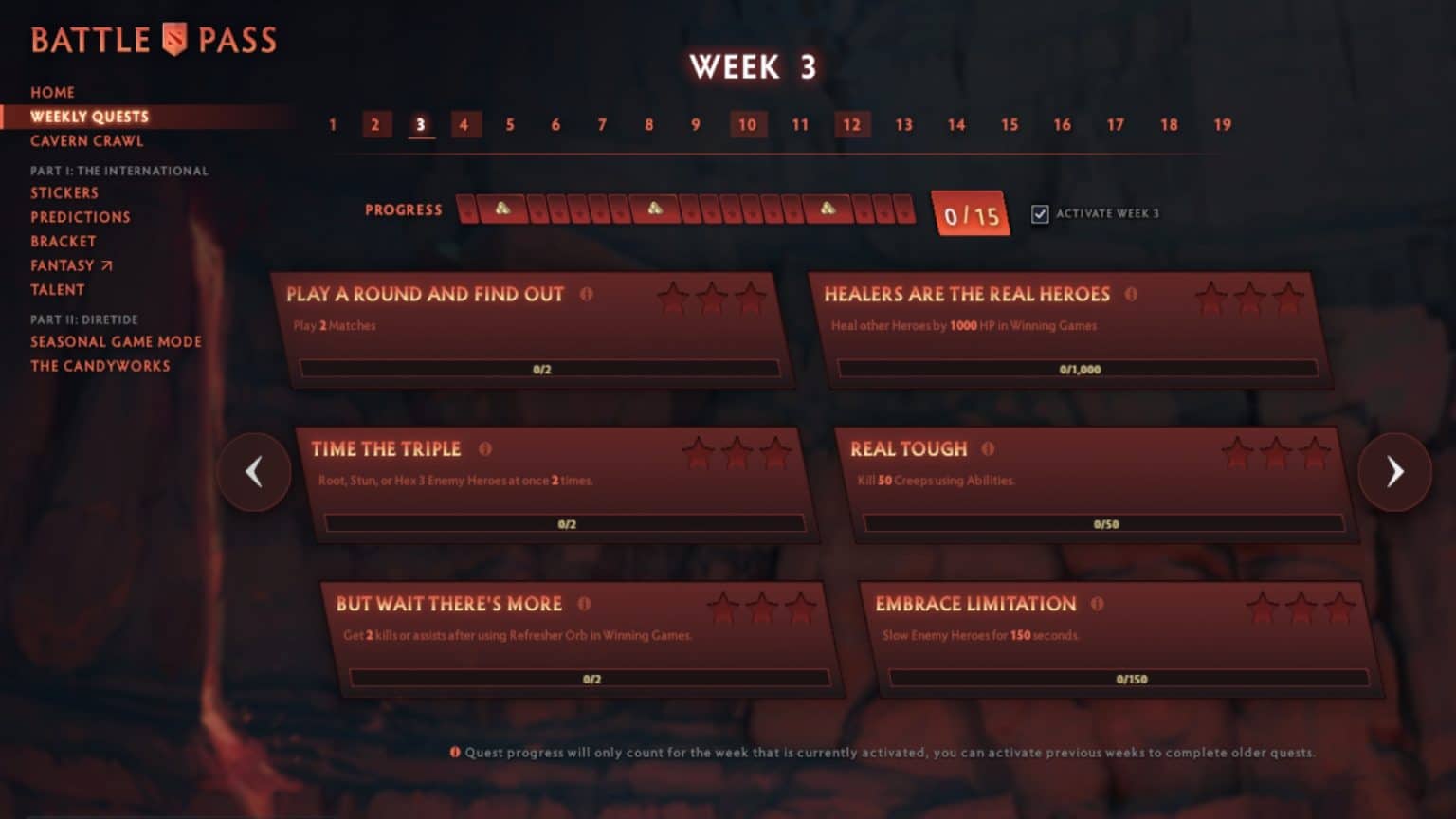View details of "Healers Are the Real Heroes" quest

pos(1132,295)
